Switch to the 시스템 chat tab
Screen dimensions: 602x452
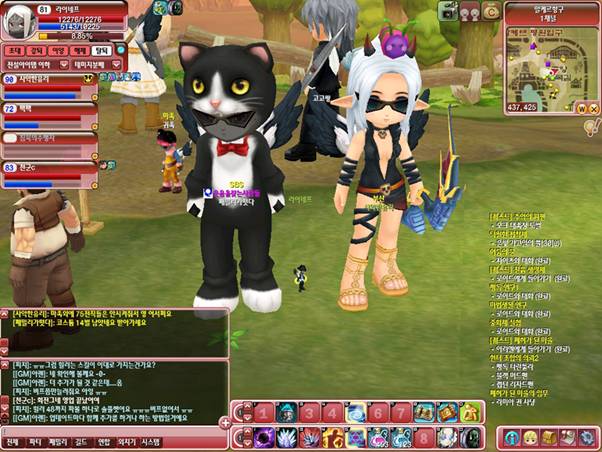[150, 441]
